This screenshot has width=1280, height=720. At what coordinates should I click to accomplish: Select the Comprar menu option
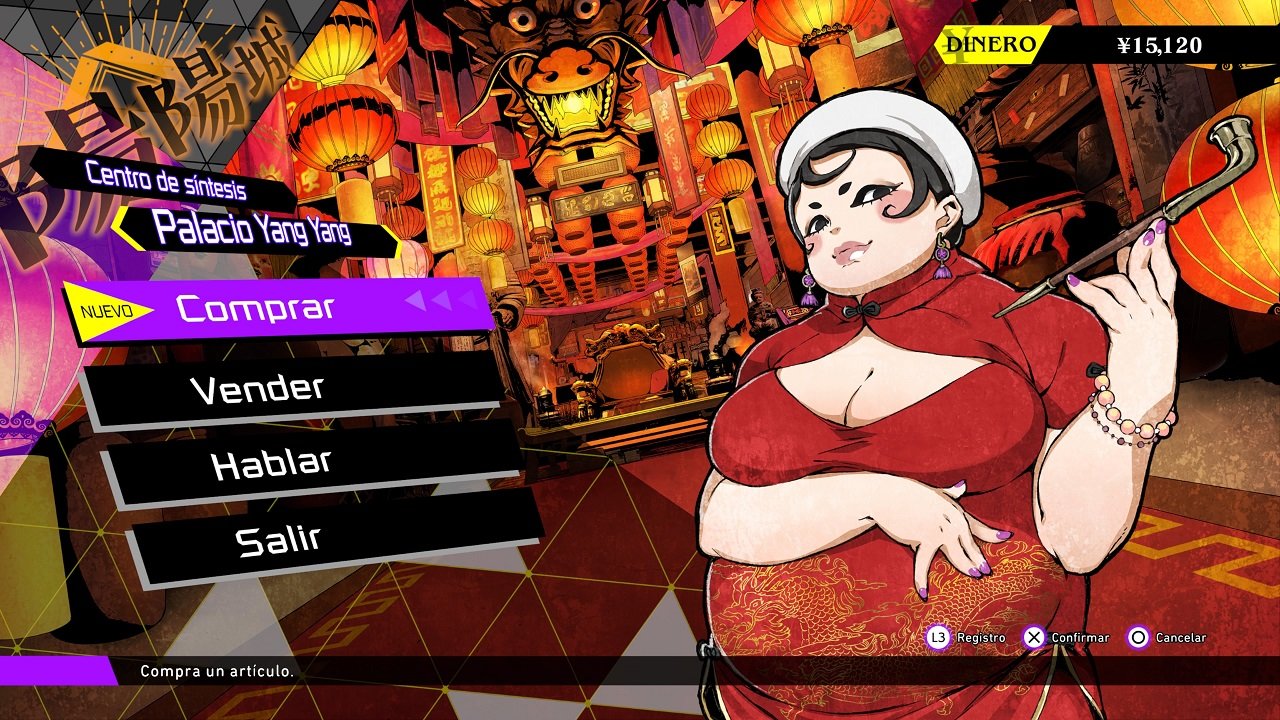(x=256, y=308)
